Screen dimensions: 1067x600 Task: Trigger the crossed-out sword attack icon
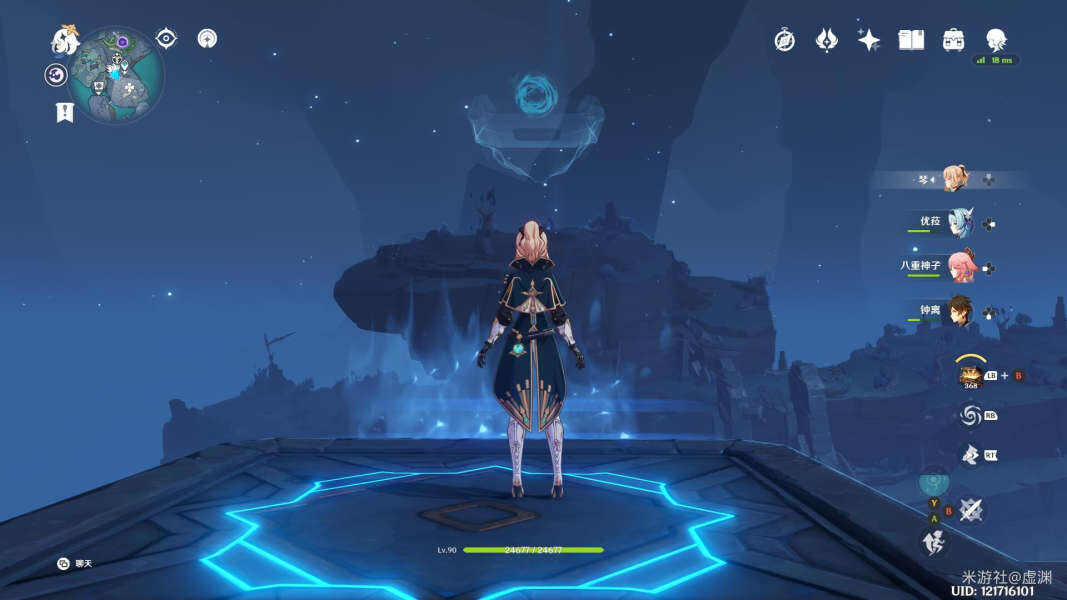970,511
